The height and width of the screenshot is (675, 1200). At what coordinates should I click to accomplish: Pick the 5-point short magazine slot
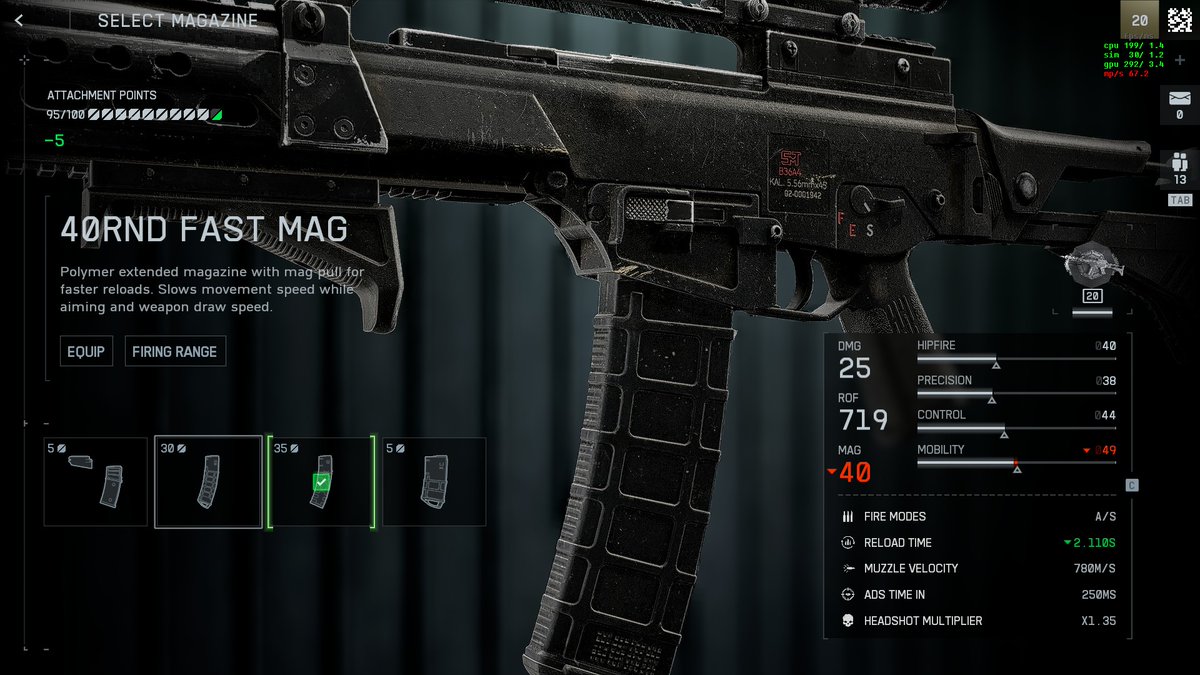pos(435,482)
